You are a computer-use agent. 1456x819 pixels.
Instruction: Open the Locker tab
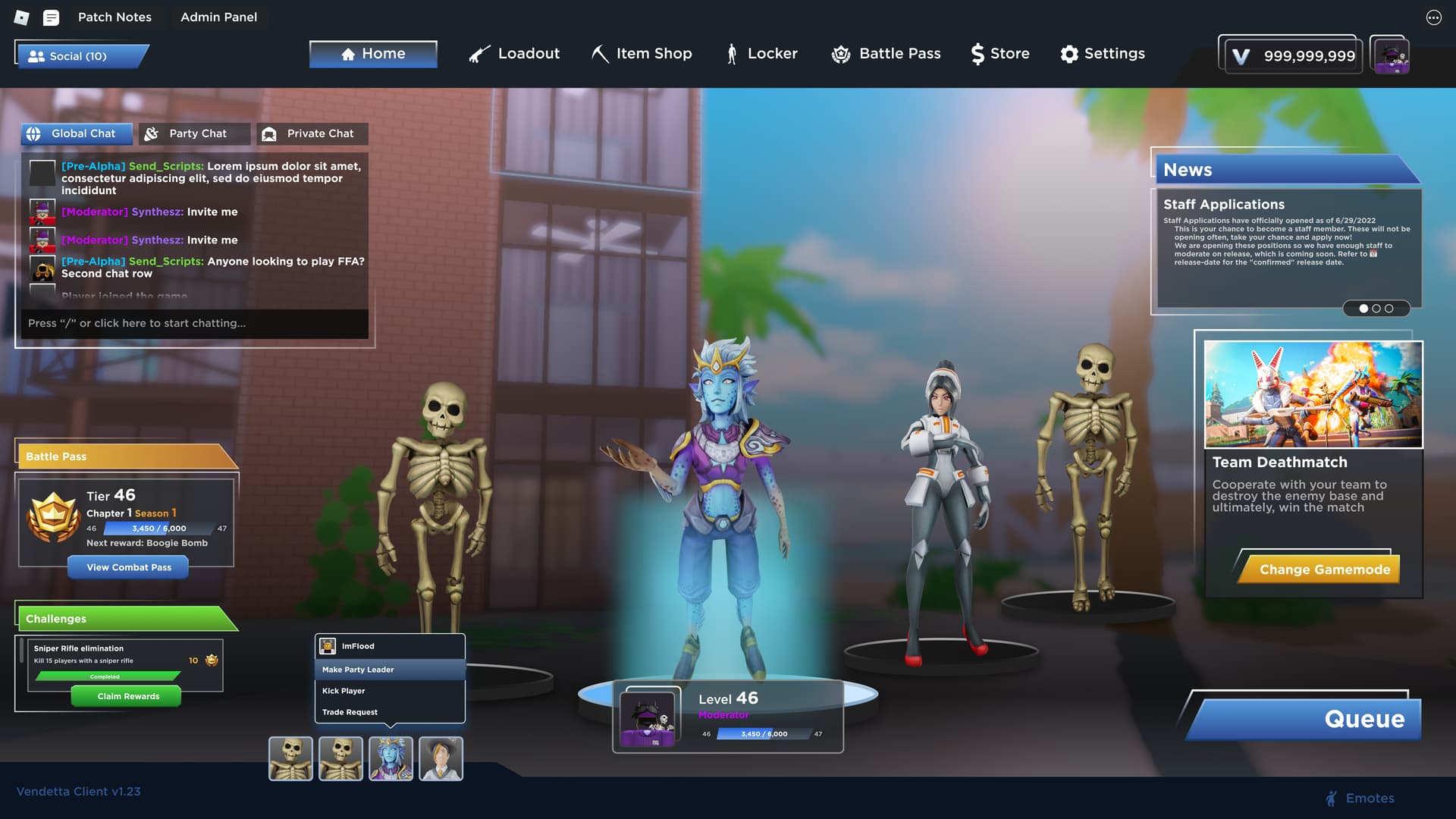(x=761, y=54)
